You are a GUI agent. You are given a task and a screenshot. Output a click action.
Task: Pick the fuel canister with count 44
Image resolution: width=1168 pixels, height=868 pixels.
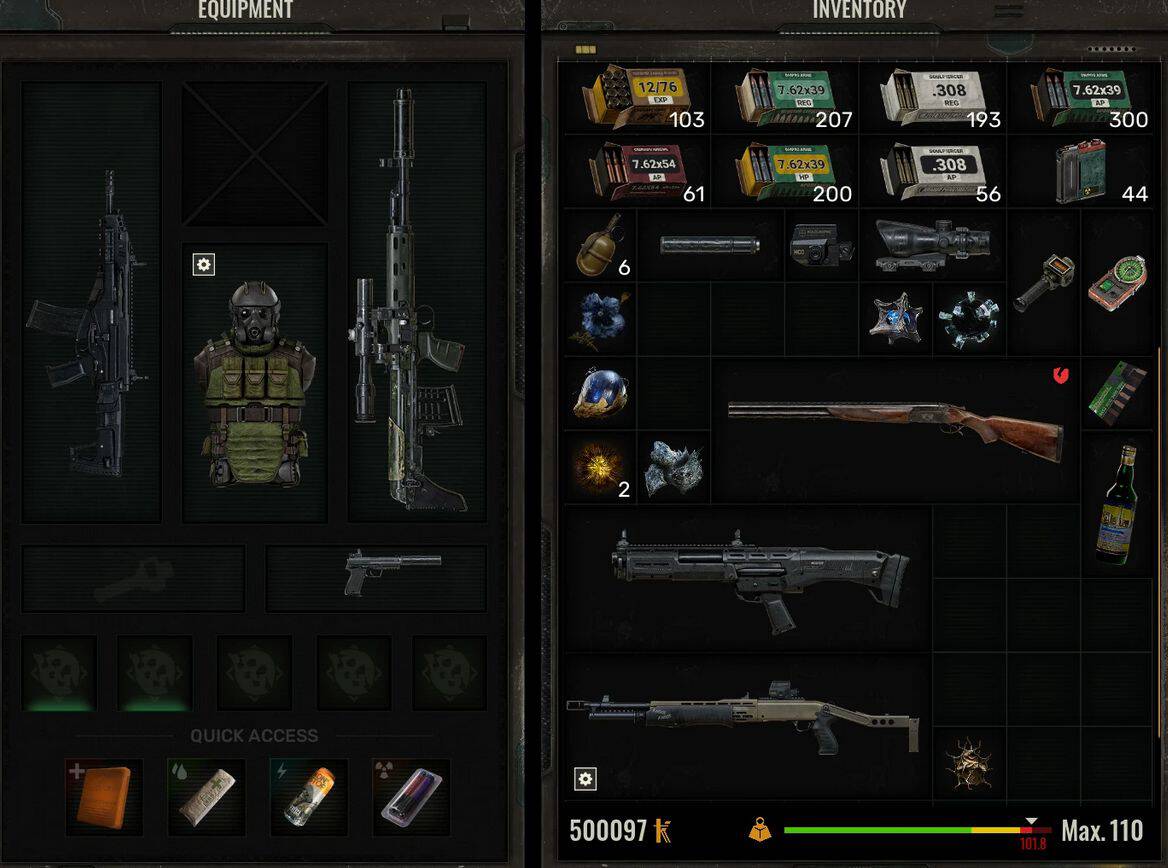click(x=1080, y=172)
